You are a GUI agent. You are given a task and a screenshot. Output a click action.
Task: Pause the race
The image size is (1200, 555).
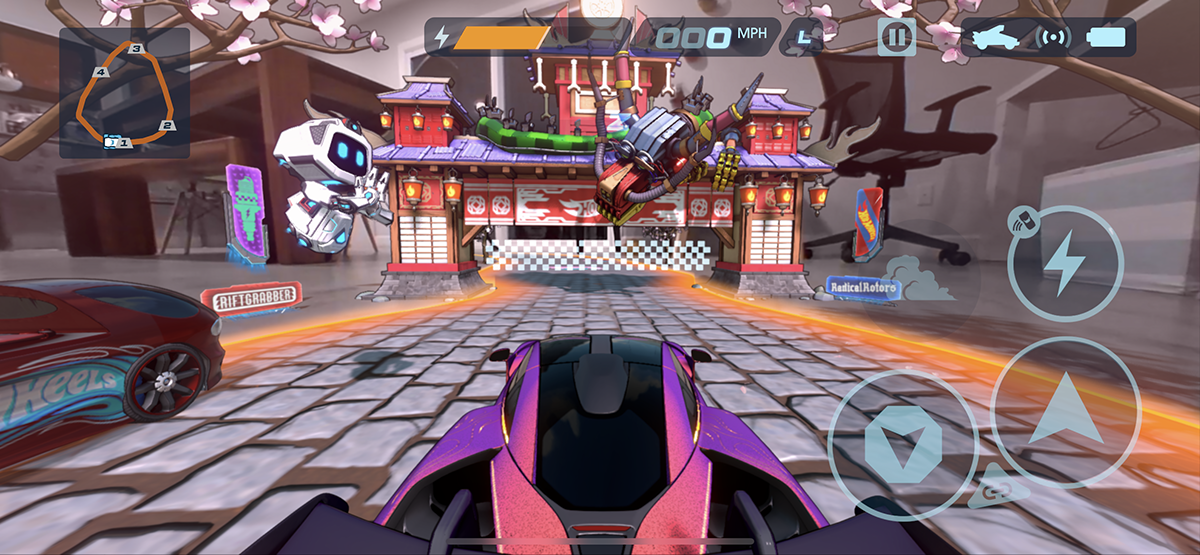896,38
